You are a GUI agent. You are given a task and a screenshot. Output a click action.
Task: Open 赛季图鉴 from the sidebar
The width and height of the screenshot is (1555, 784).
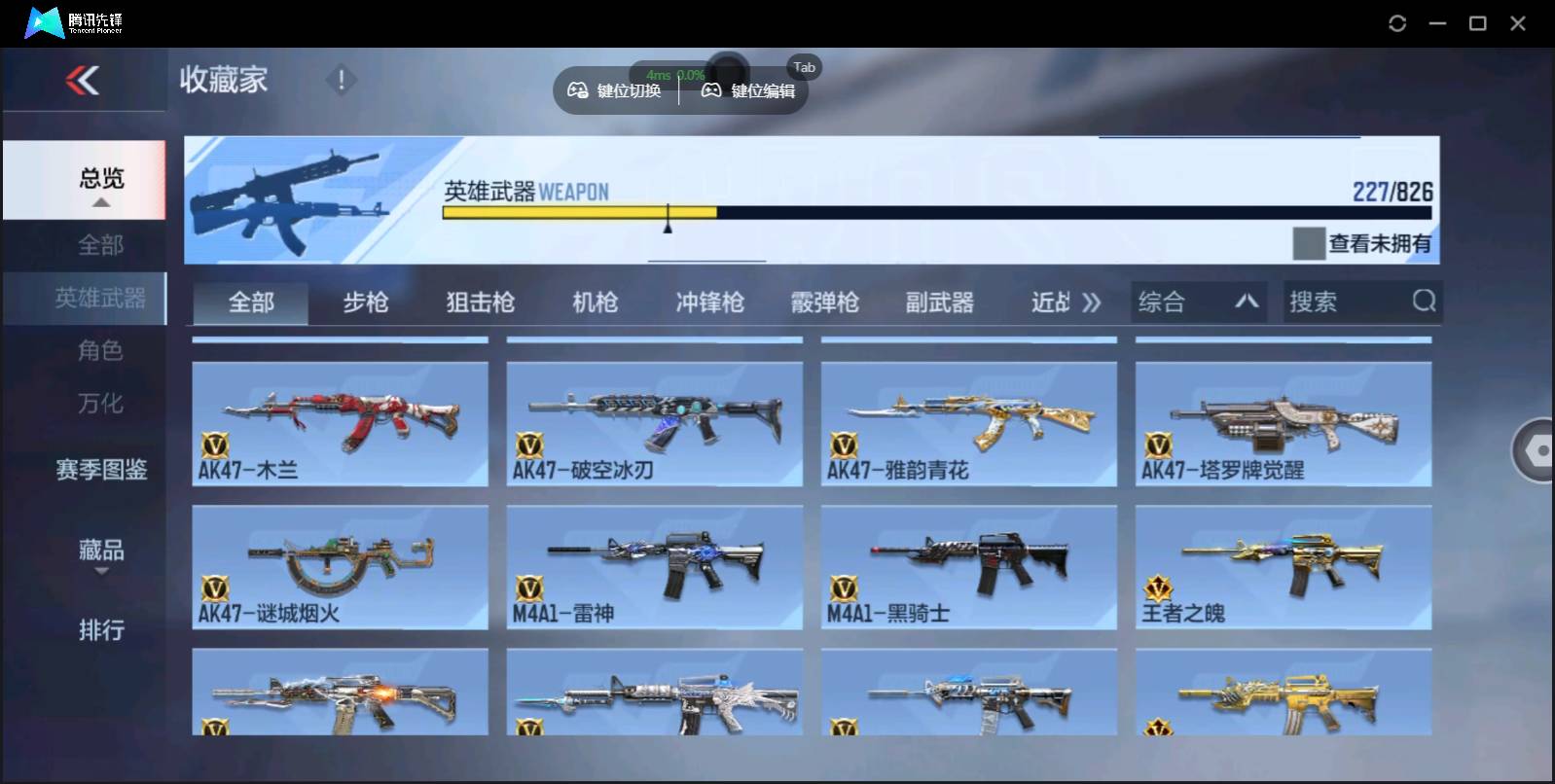102,470
